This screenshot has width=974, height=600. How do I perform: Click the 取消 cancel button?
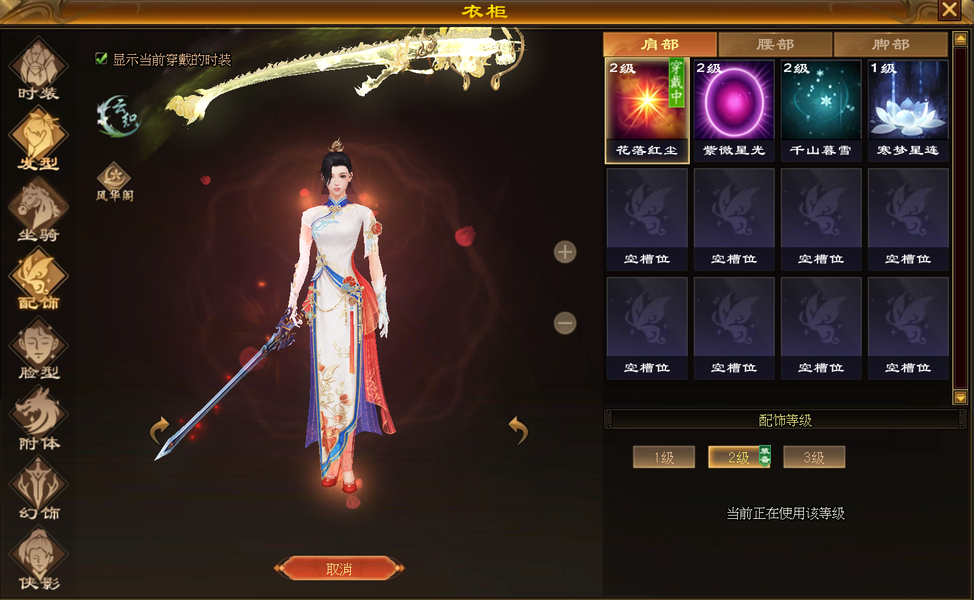[x=339, y=569]
